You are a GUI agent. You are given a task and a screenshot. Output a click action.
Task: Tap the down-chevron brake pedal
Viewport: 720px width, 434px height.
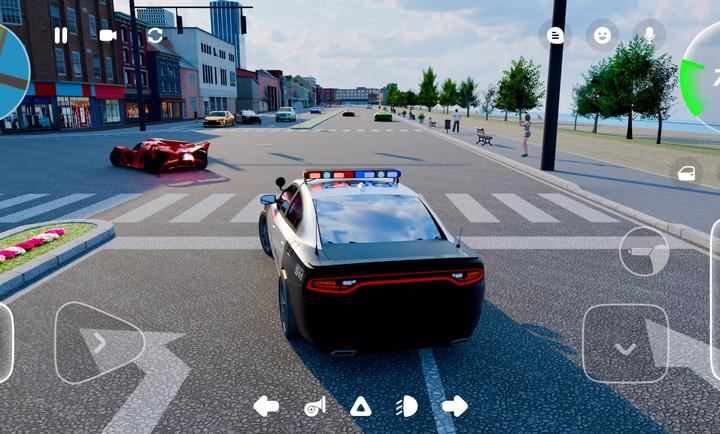click(625, 345)
